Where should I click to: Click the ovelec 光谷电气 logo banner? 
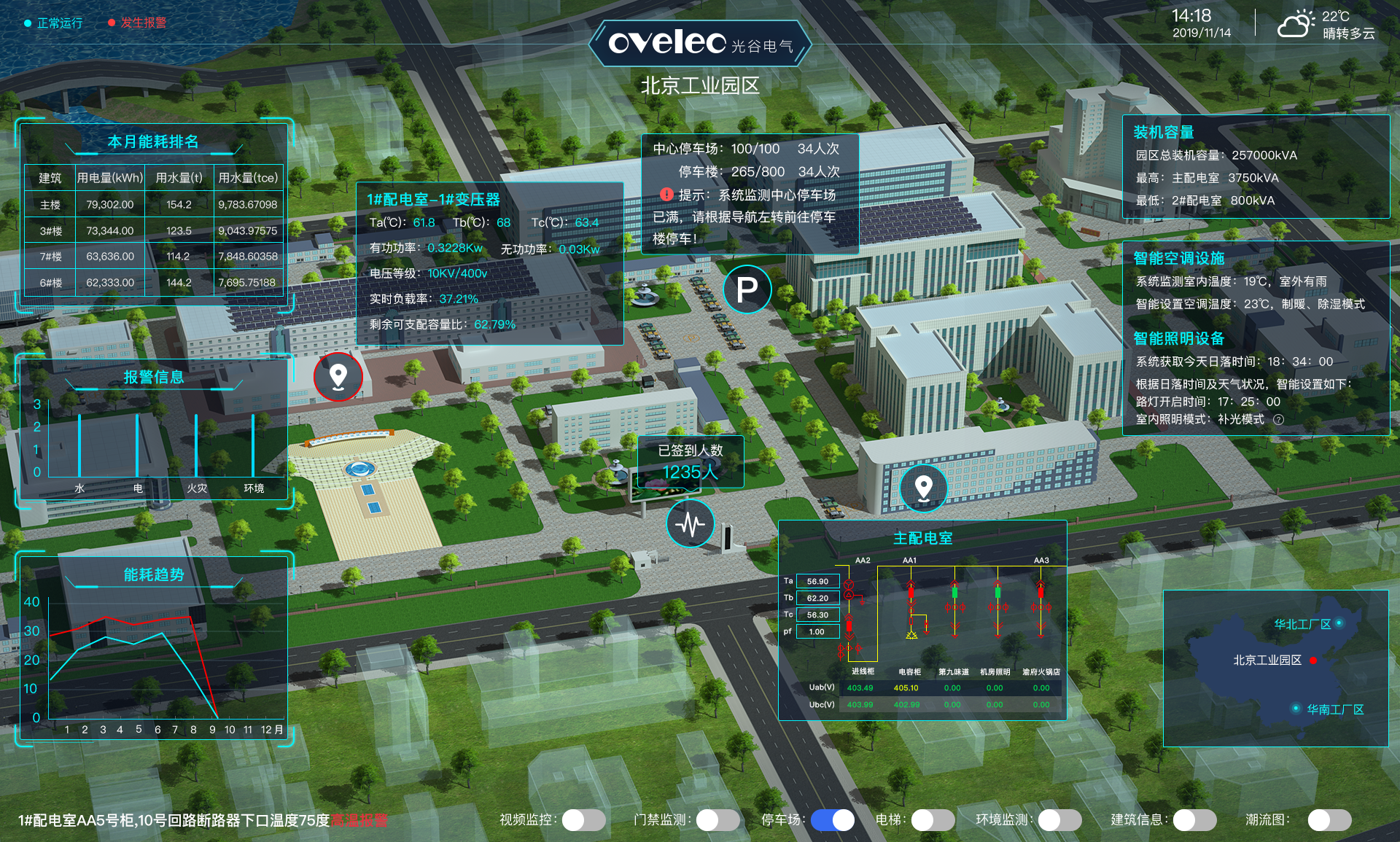pos(700,44)
